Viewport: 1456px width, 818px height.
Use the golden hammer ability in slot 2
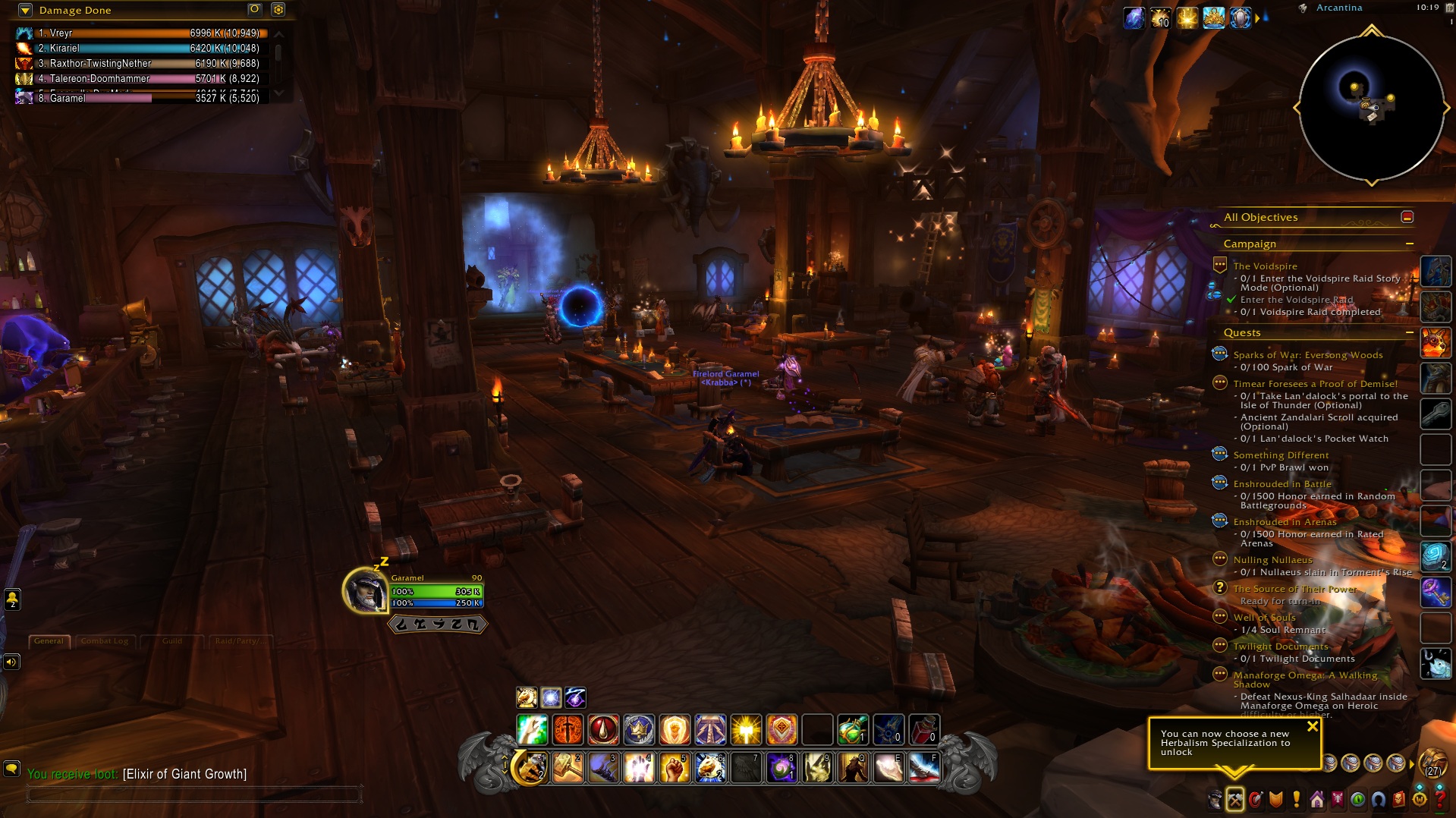pyautogui.click(x=568, y=768)
